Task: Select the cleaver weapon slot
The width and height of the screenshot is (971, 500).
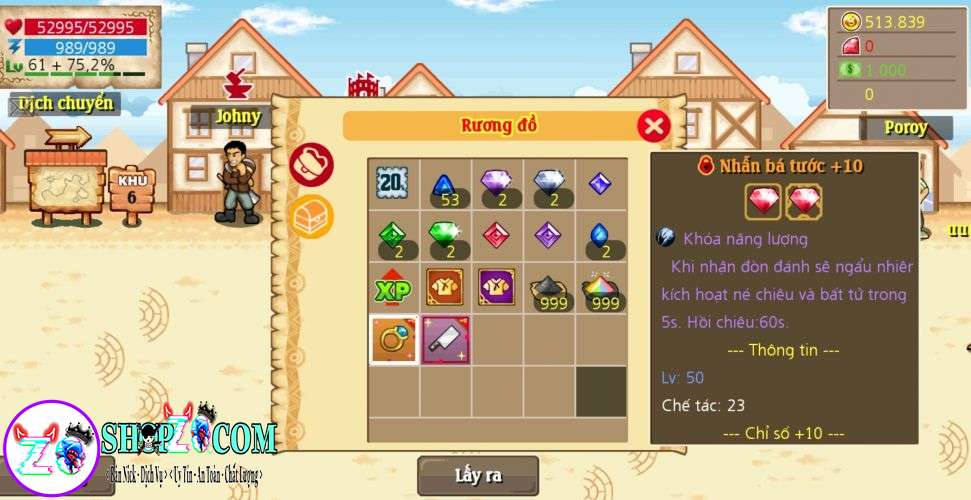Action: (445, 340)
